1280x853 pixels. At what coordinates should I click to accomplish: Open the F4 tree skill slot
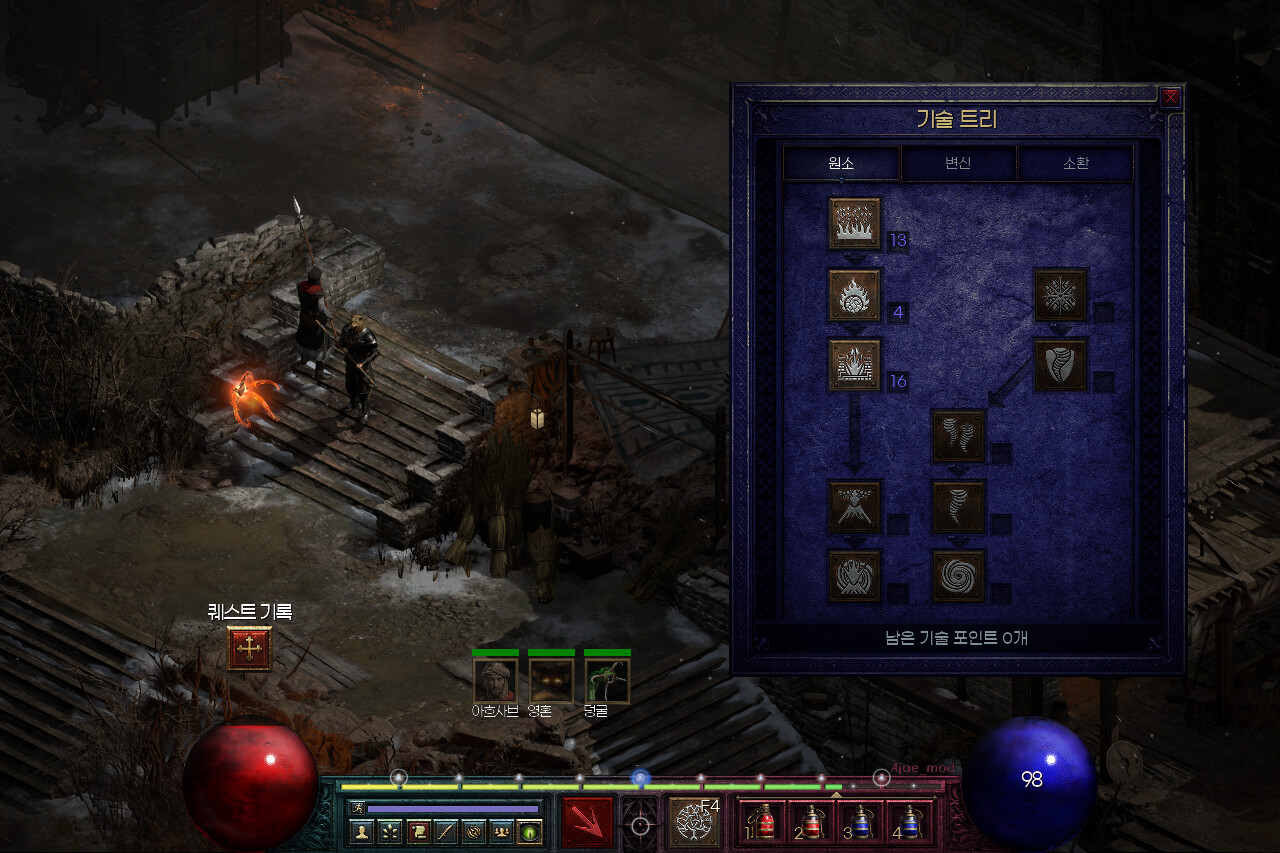pos(693,822)
